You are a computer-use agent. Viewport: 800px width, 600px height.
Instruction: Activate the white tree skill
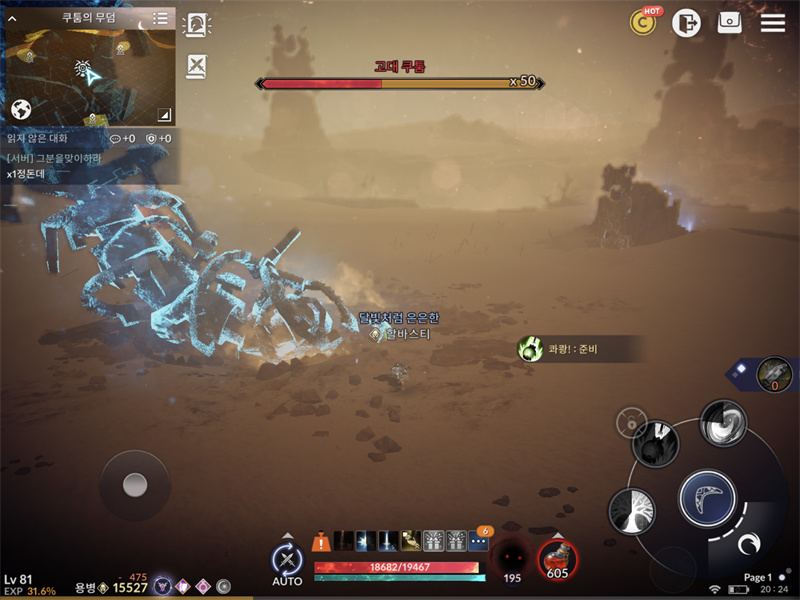632,510
